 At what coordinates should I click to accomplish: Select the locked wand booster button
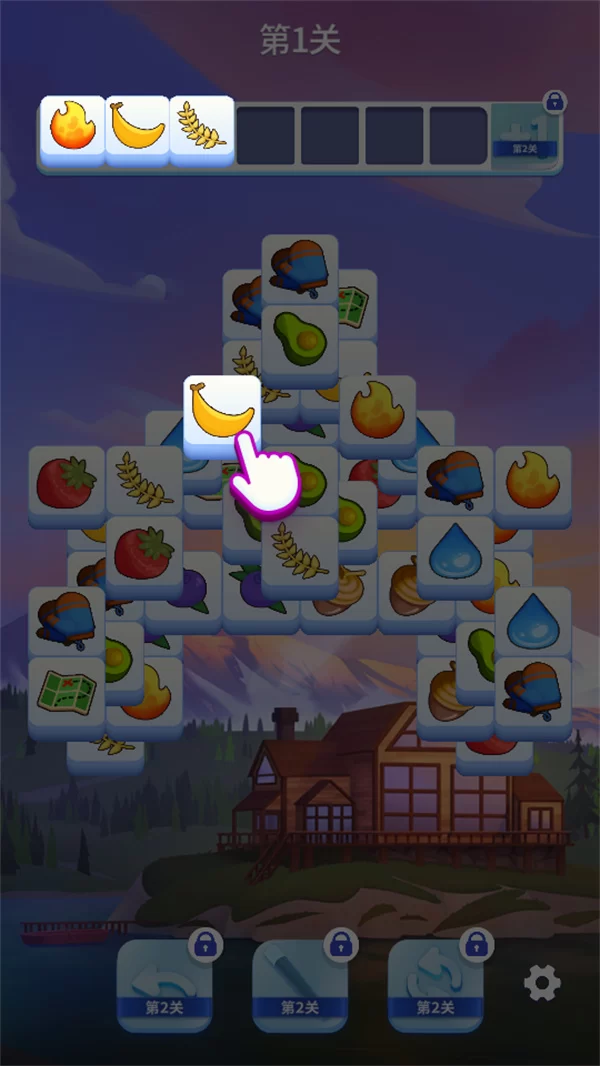[x=299, y=983]
